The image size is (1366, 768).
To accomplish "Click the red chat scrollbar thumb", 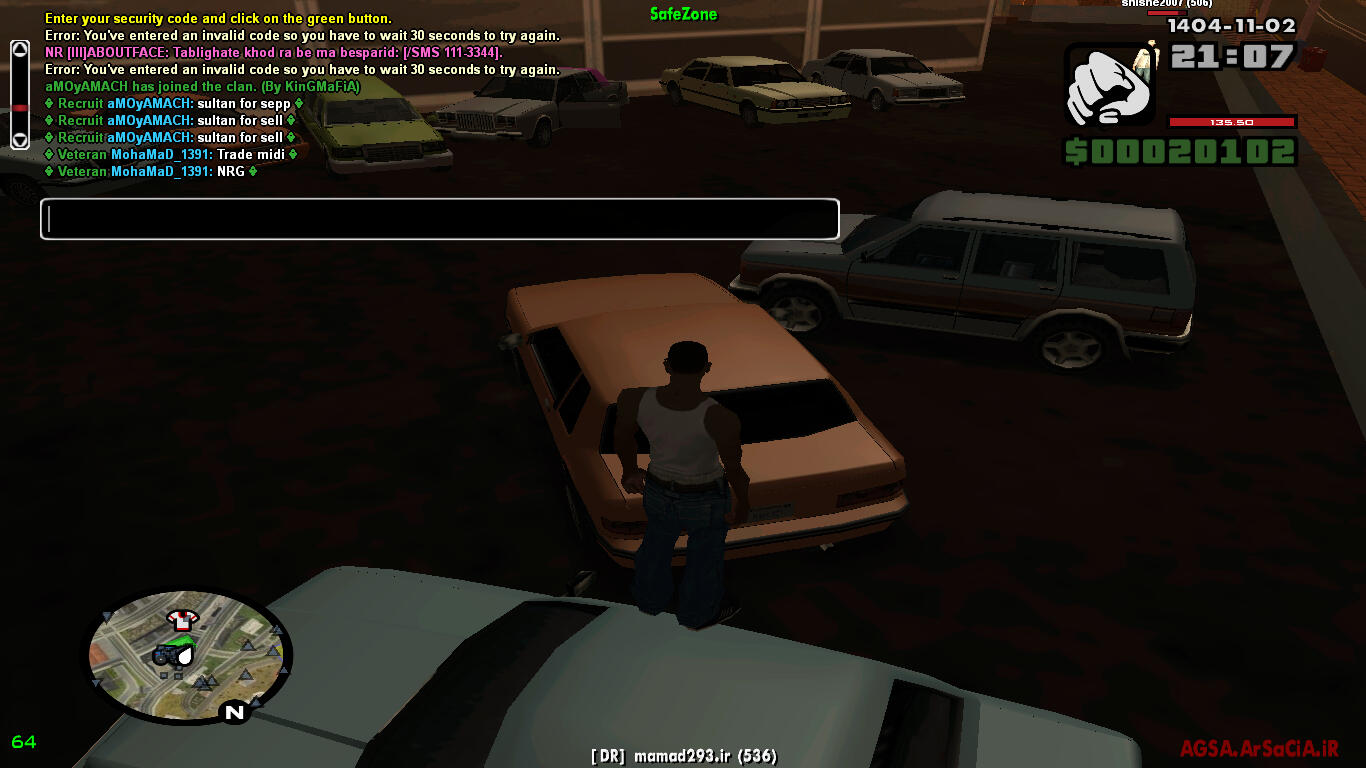I will [19, 106].
